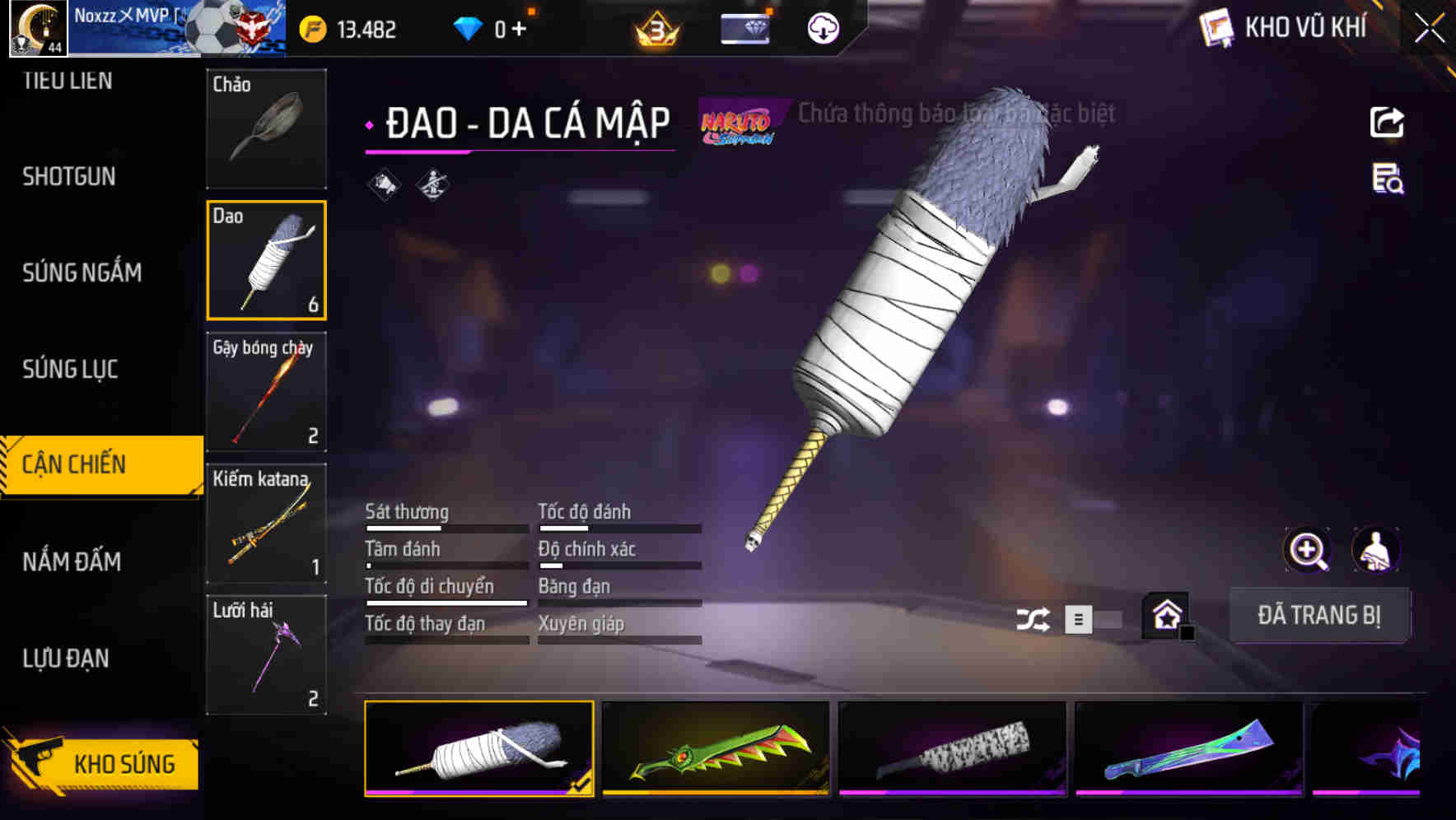Open the share weapon icon

(1387, 121)
